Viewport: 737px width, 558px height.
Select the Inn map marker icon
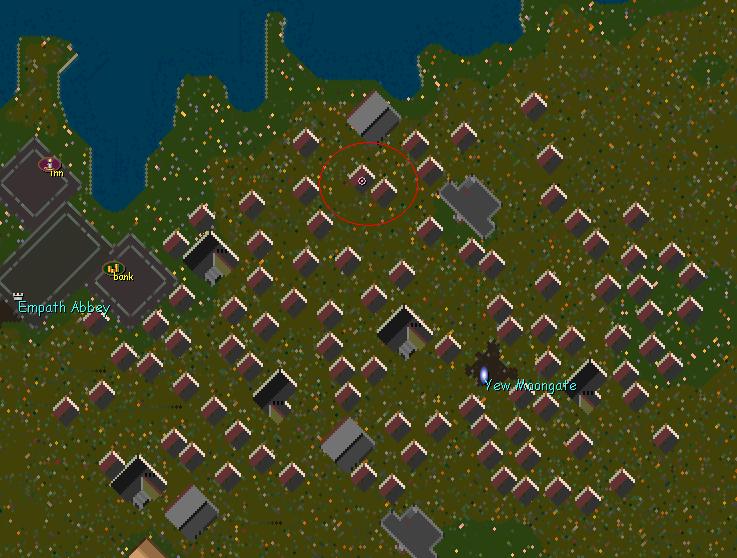pos(50,163)
